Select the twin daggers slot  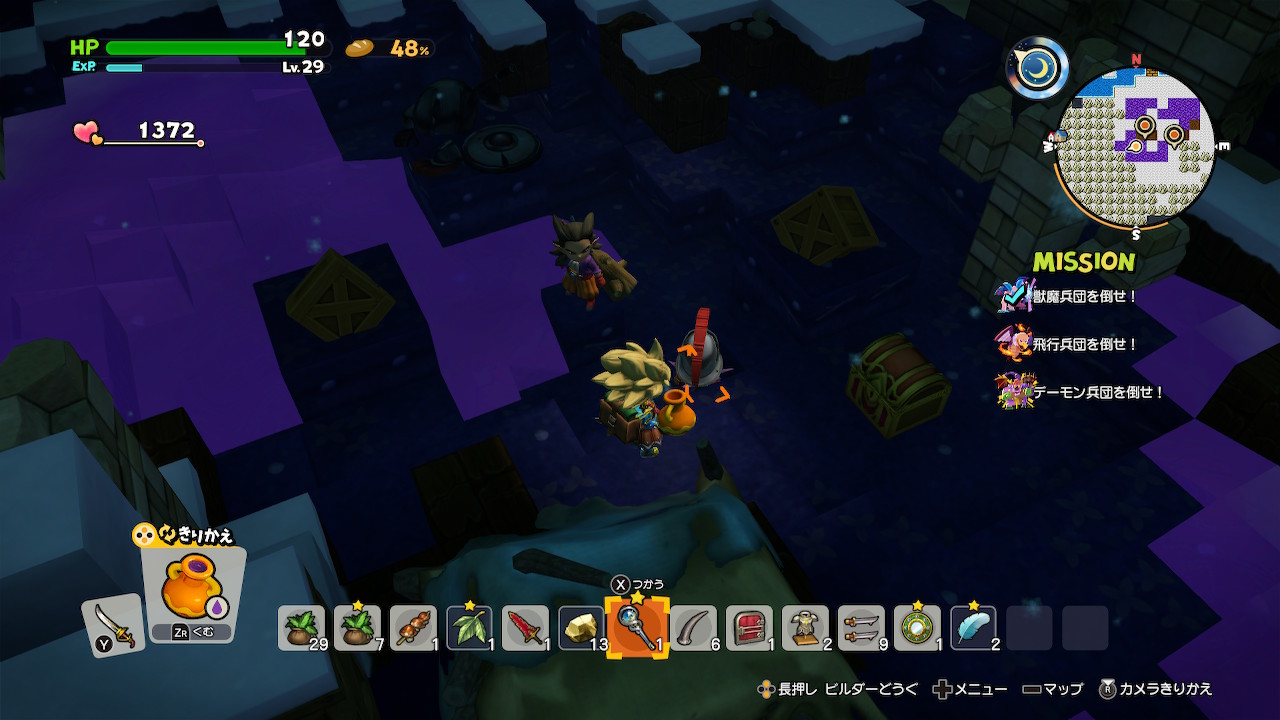(861, 628)
